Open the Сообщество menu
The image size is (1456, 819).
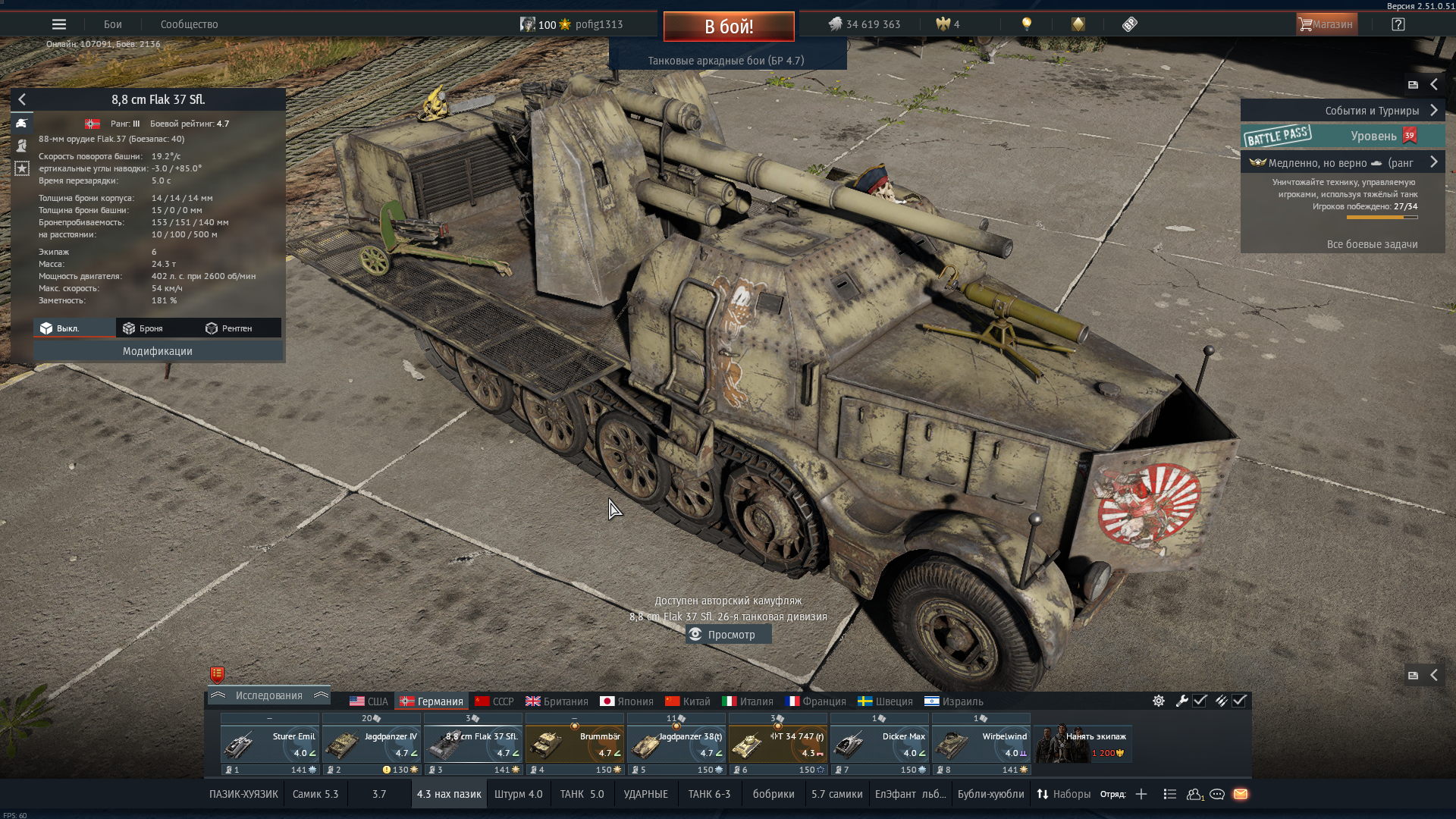[189, 24]
